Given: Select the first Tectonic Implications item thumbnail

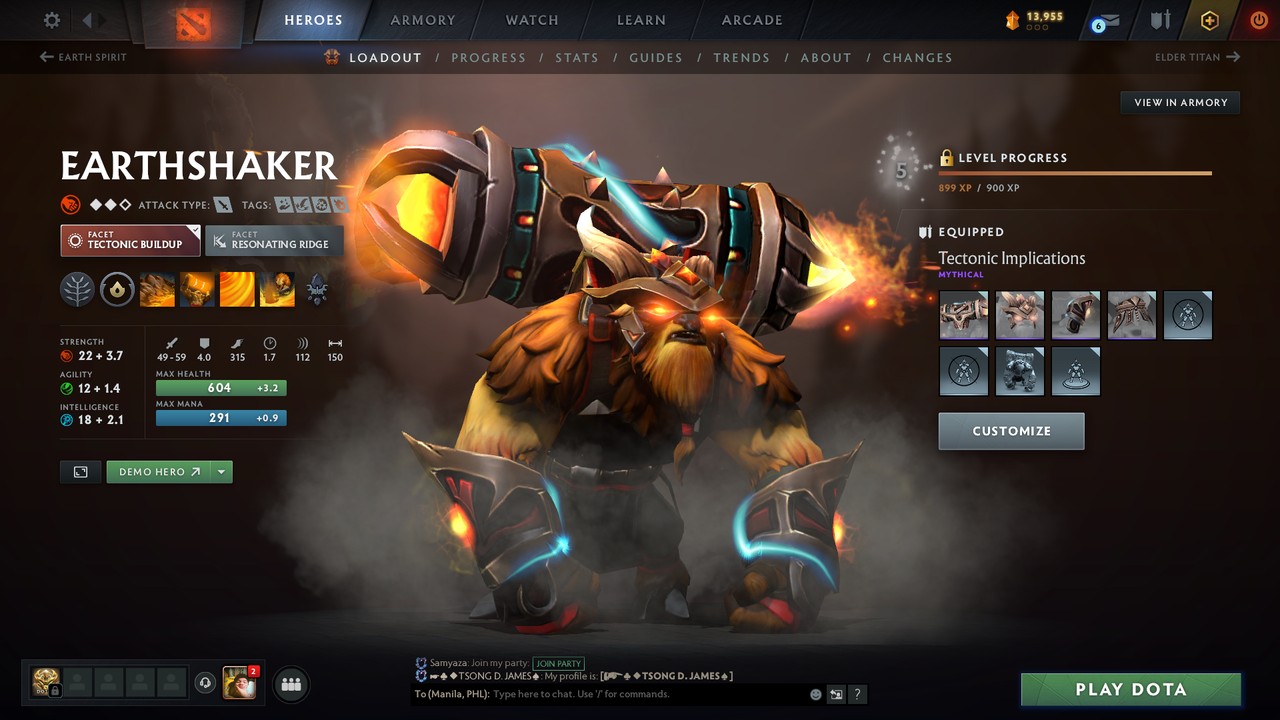Looking at the screenshot, I should 963,315.
